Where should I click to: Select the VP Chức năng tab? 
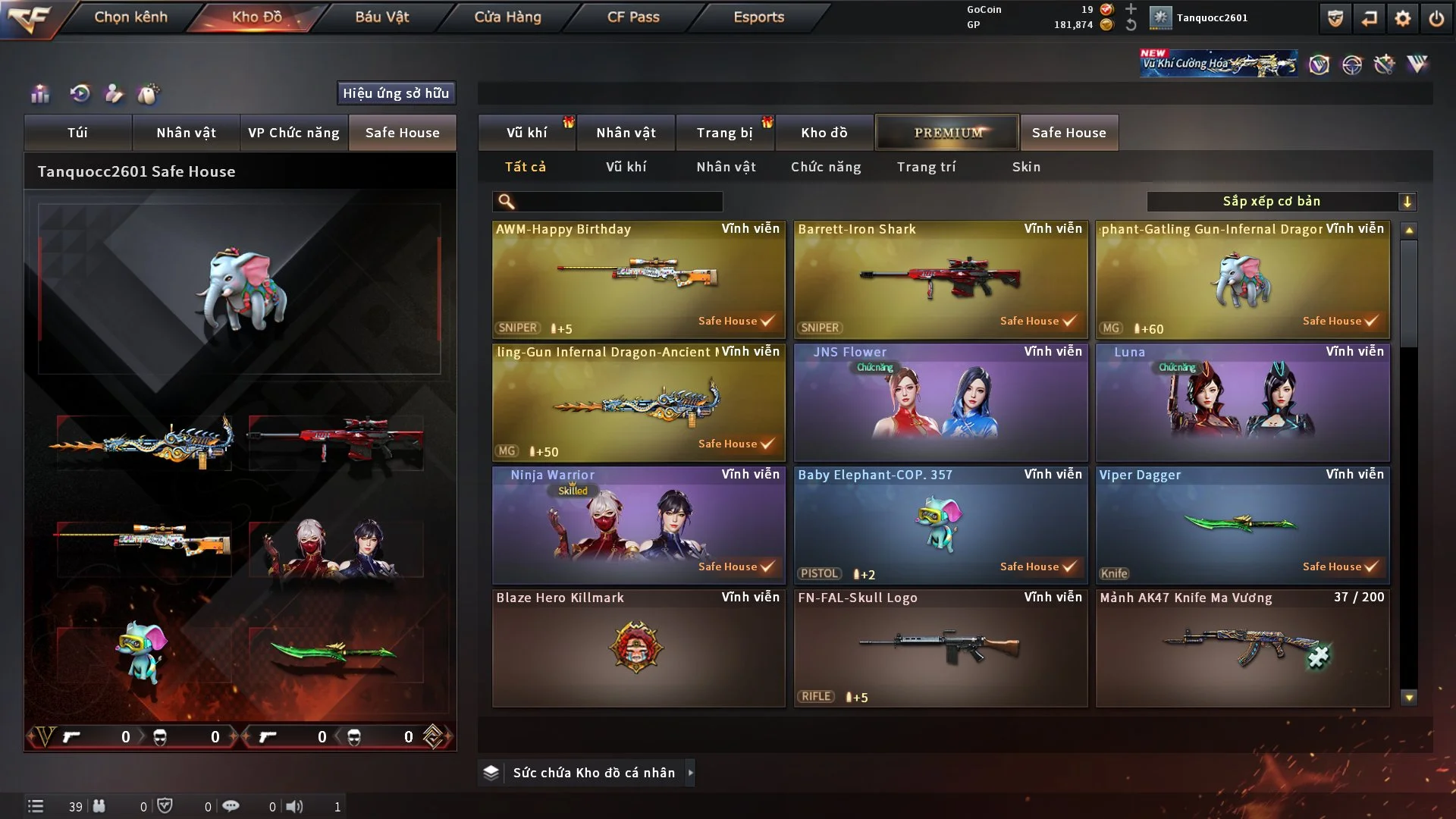point(293,133)
